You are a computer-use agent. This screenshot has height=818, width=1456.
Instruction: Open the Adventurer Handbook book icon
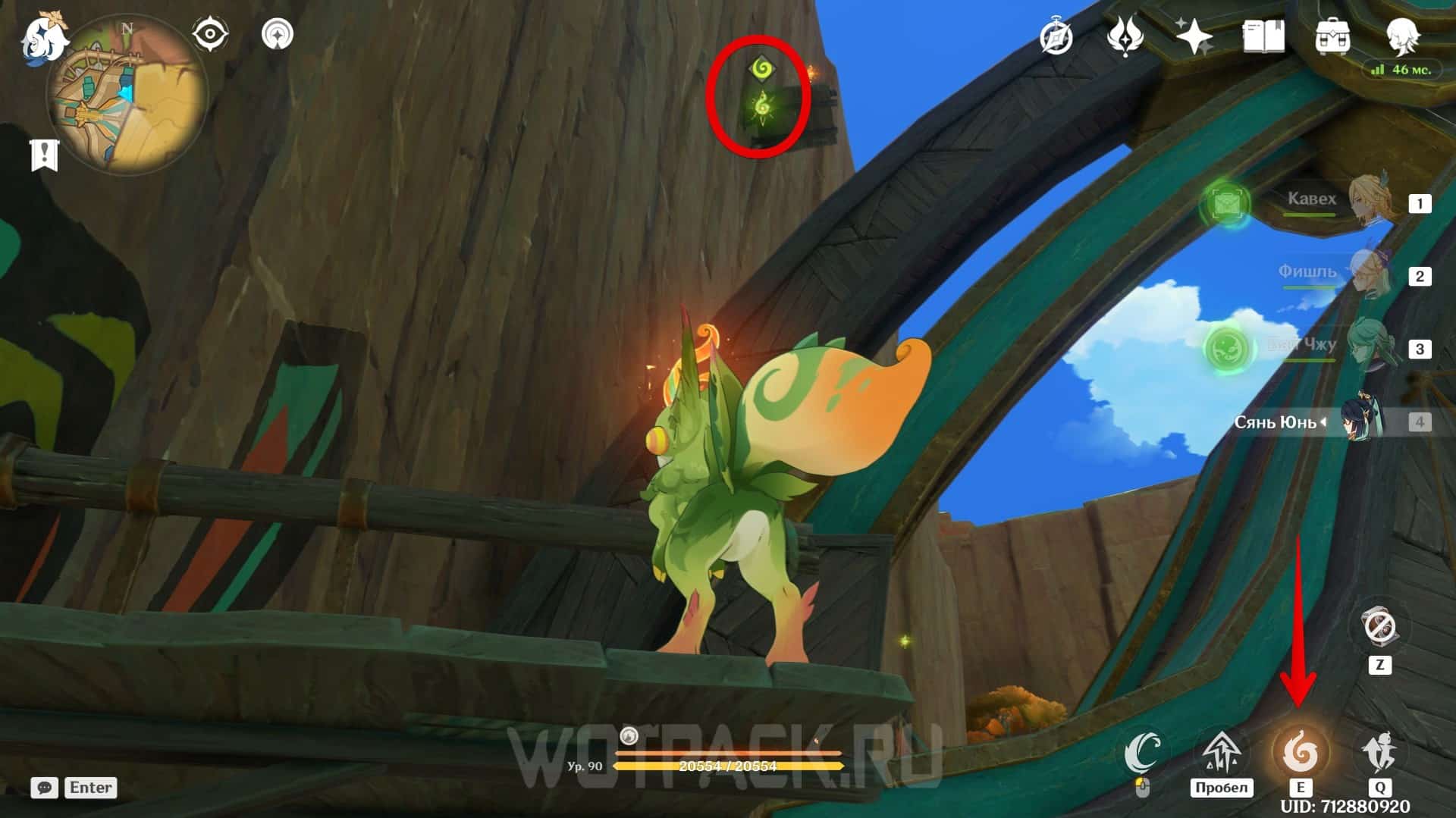click(x=1263, y=36)
